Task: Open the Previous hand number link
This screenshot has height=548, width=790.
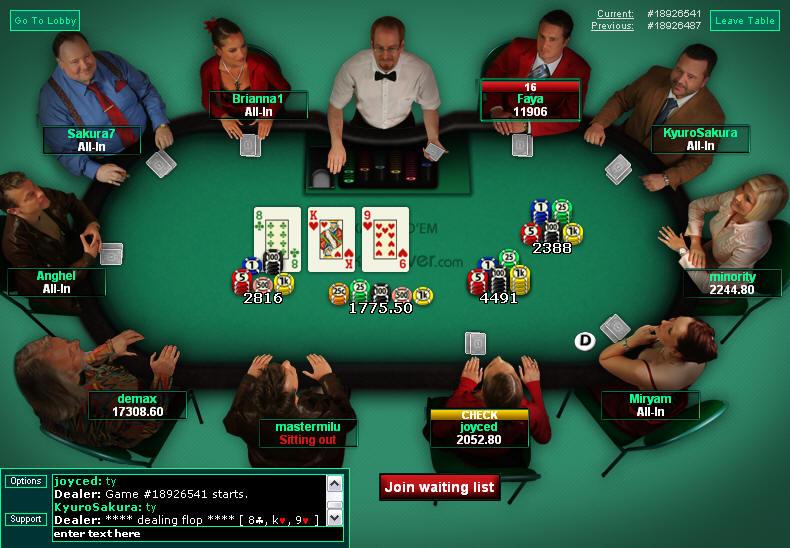Action: (x=612, y=26)
